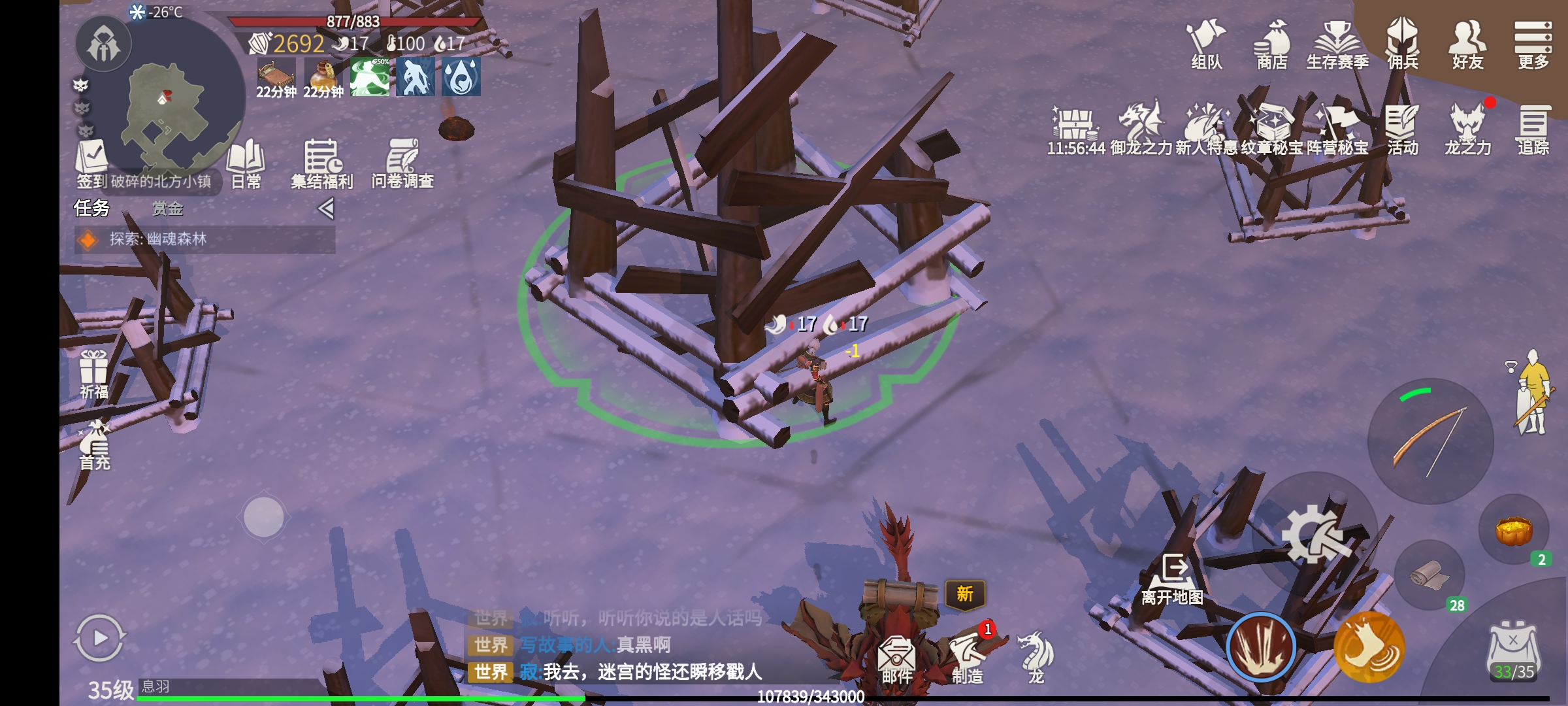
Task: Open the 问卷调查 survey
Action: click(x=402, y=163)
